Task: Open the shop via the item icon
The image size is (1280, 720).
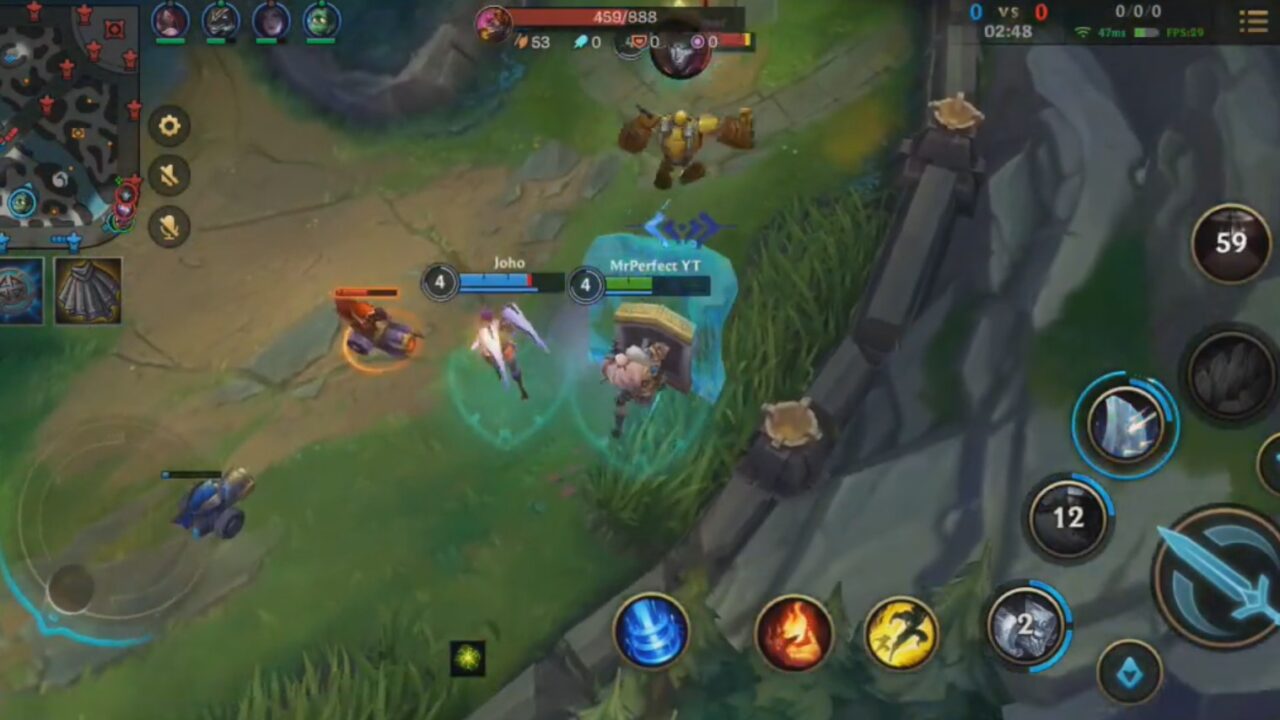Action: click(90, 292)
